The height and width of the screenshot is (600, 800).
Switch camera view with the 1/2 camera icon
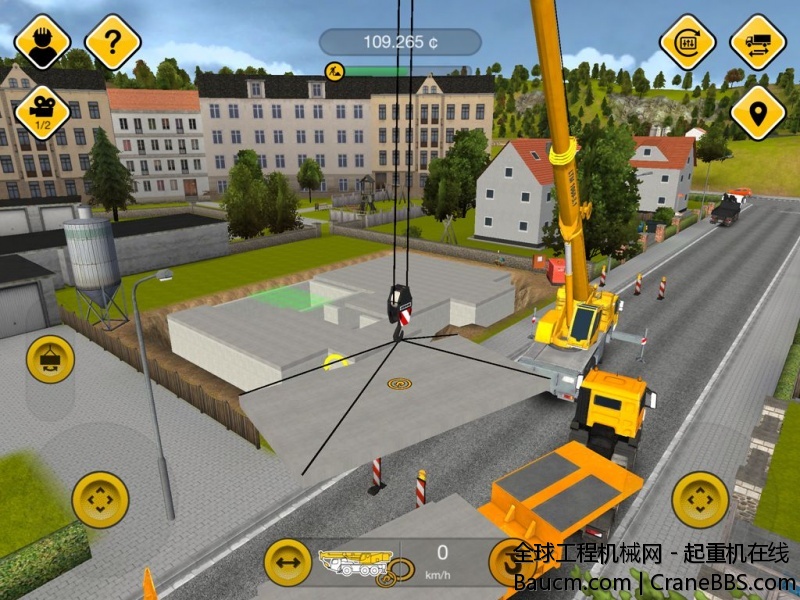click(43, 112)
